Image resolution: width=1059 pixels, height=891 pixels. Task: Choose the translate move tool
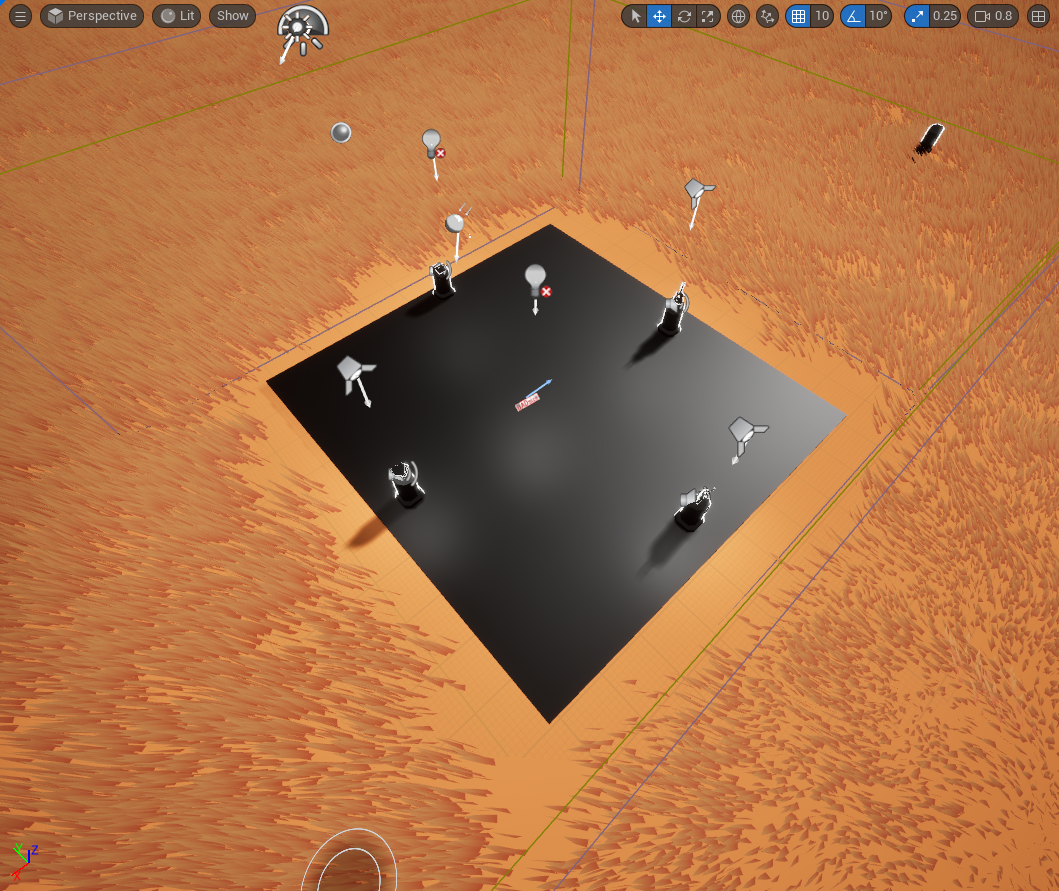click(659, 16)
